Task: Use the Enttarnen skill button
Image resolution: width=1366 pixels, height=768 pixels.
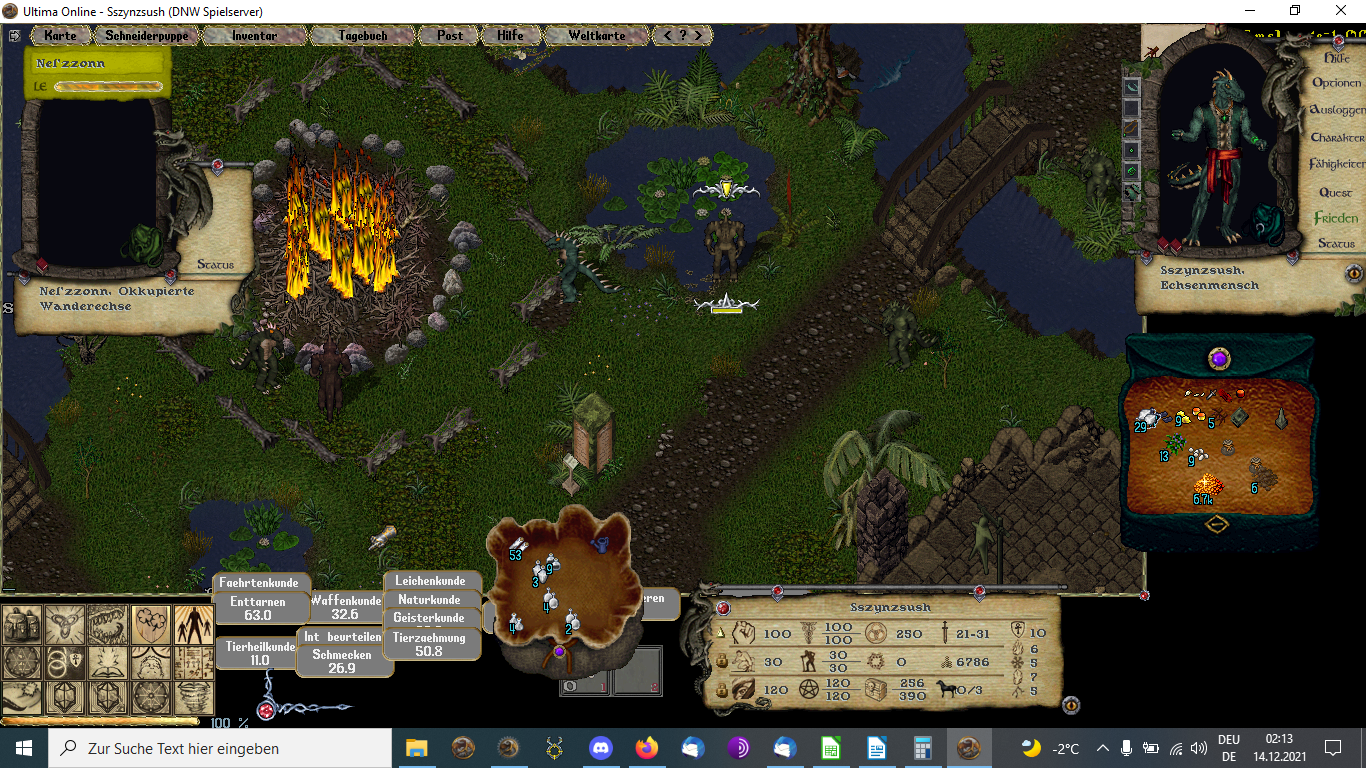Action: tap(258, 609)
